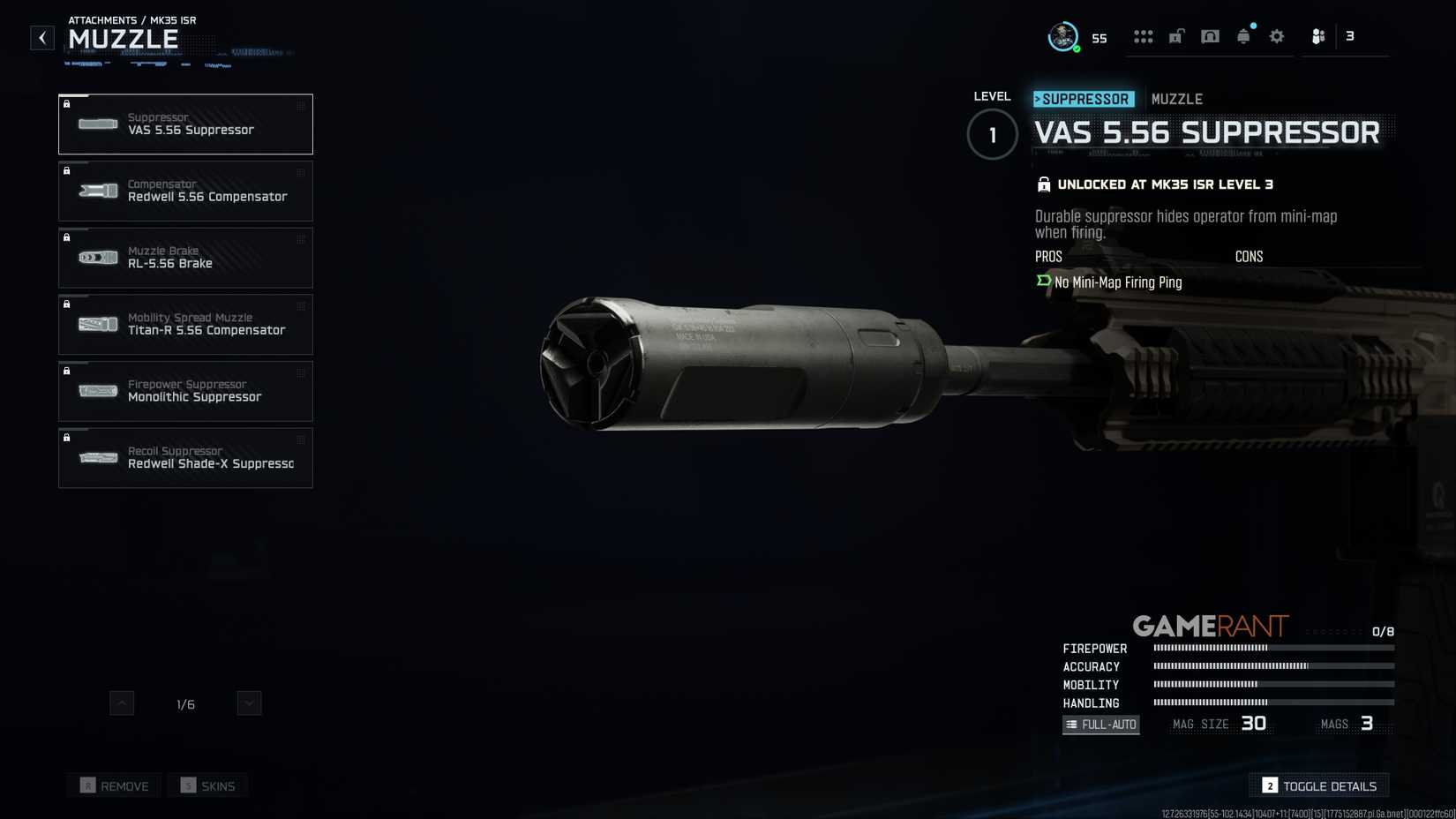Switch to the MUZZLE tab

point(1177,99)
